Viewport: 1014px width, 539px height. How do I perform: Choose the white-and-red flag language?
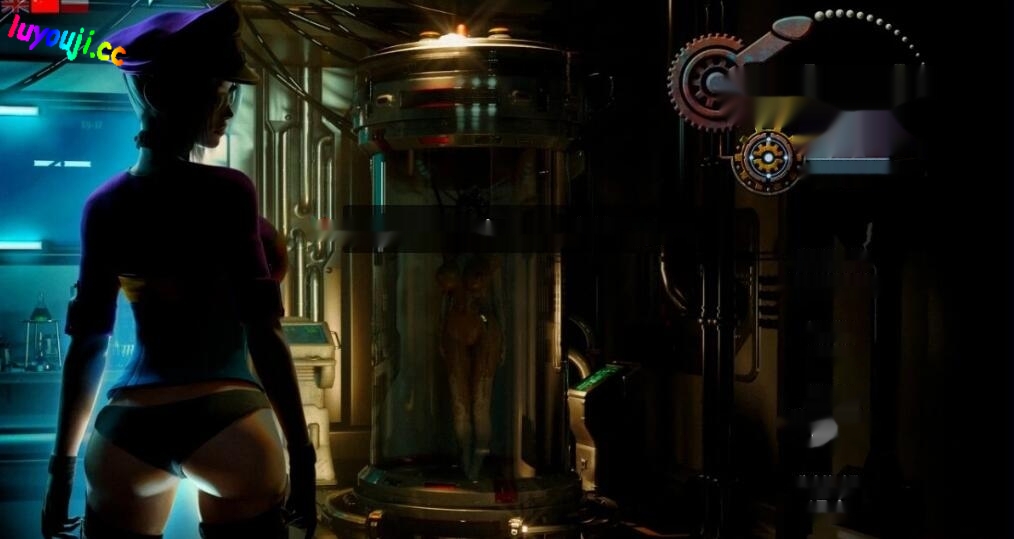75,5
